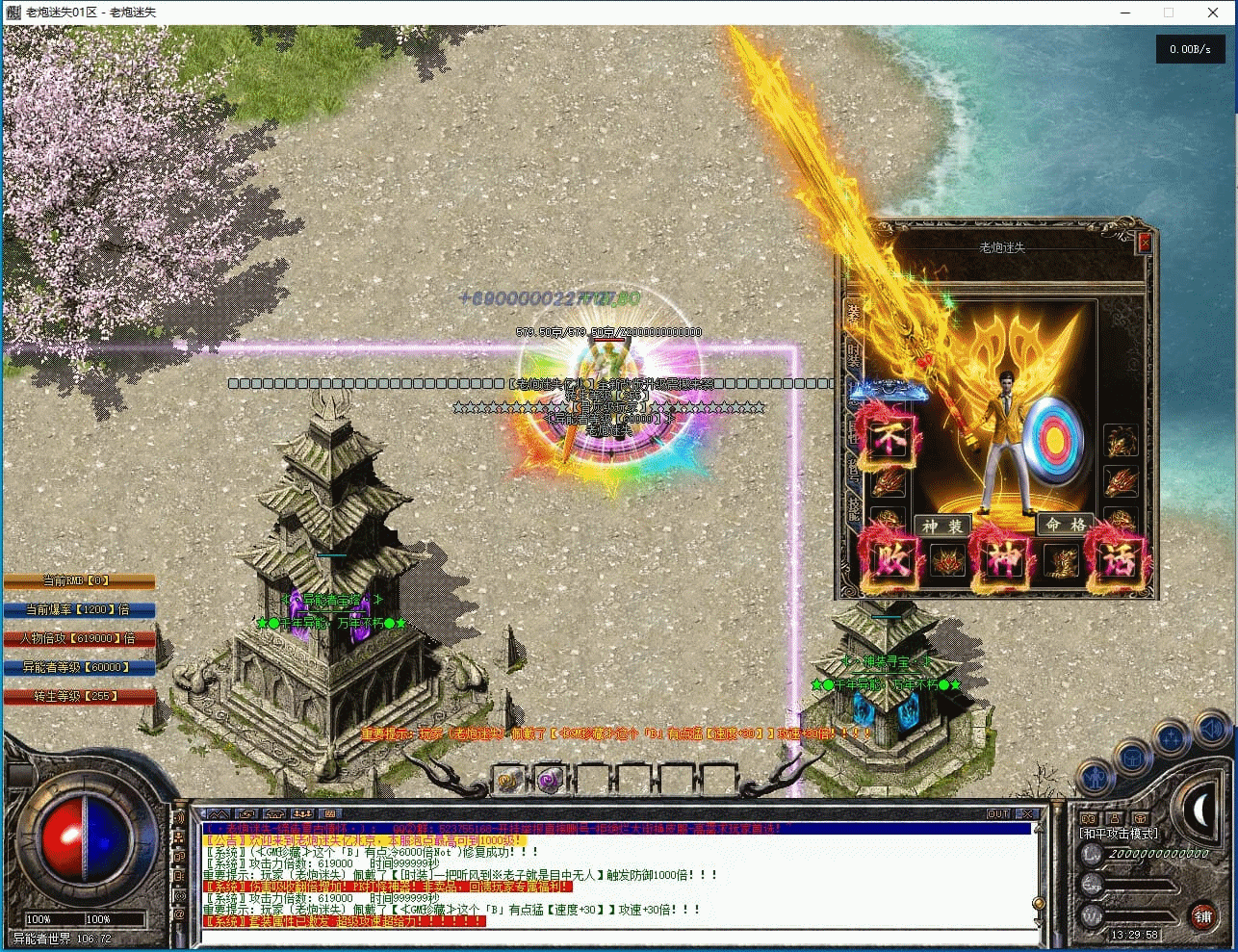This screenshot has width=1238, height=952.
Task: Open the 神装 equipment view
Action: [x=942, y=526]
